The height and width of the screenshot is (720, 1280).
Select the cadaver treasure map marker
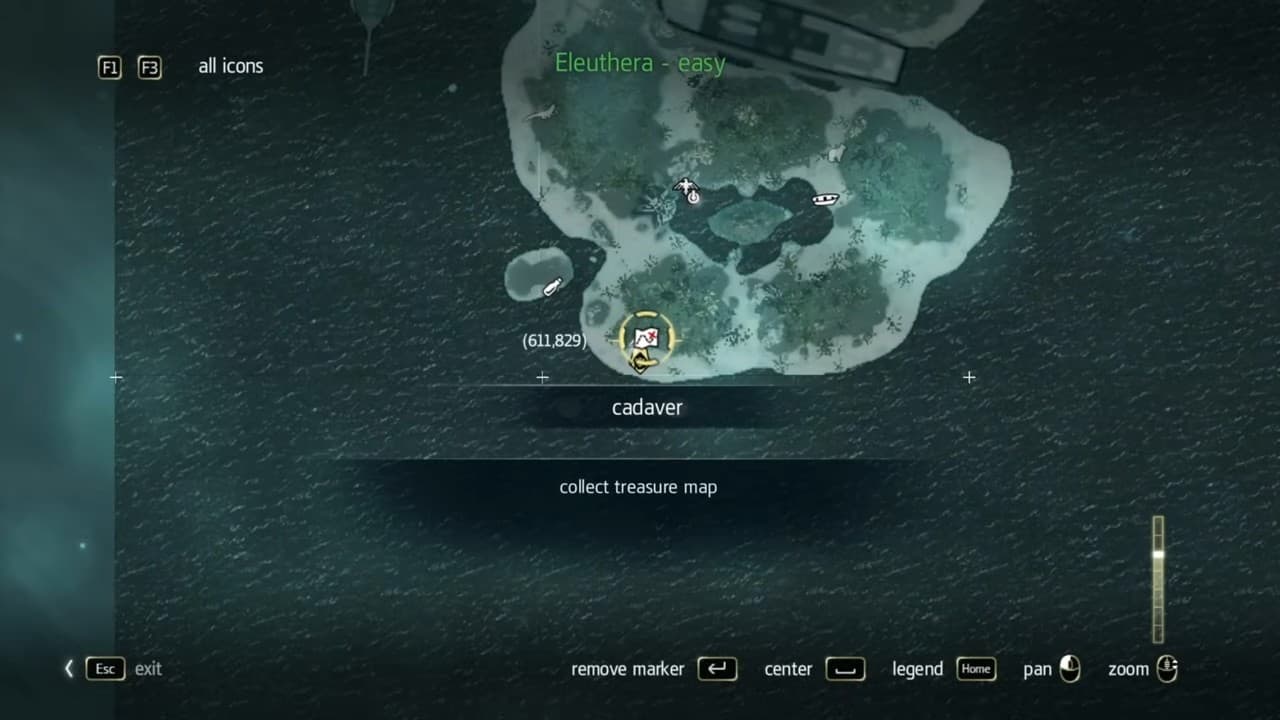pos(645,340)
